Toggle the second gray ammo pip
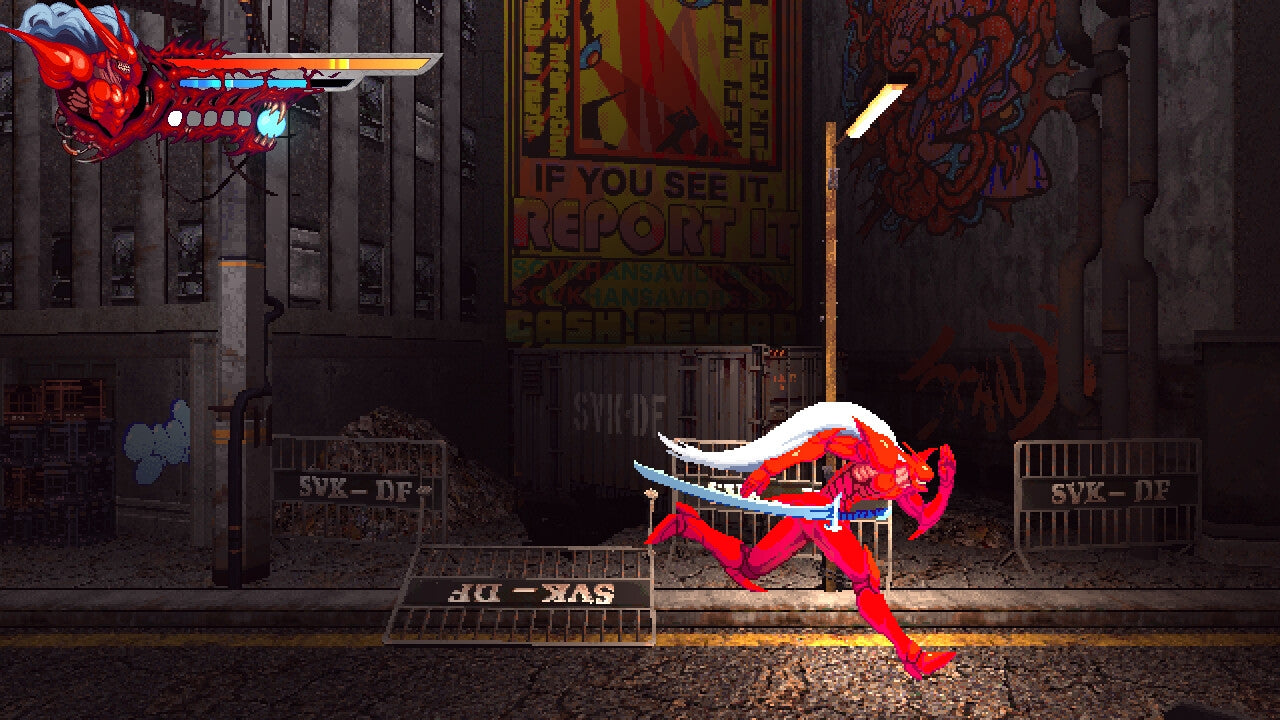 (x=211, y=118)
